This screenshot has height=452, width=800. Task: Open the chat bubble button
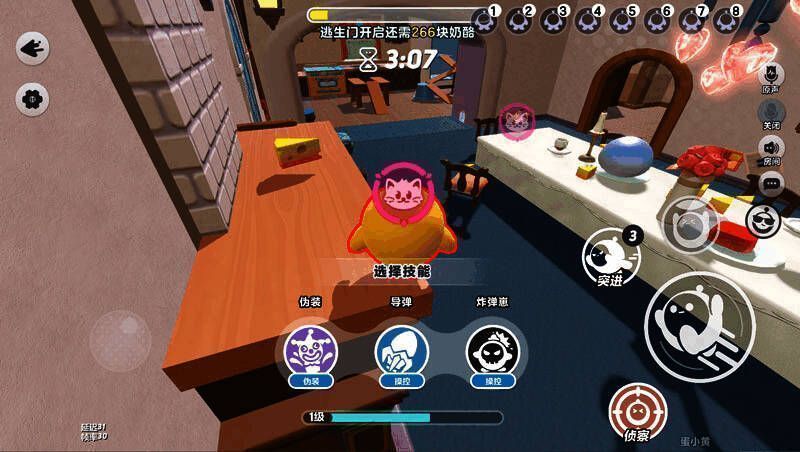[771, 184]
